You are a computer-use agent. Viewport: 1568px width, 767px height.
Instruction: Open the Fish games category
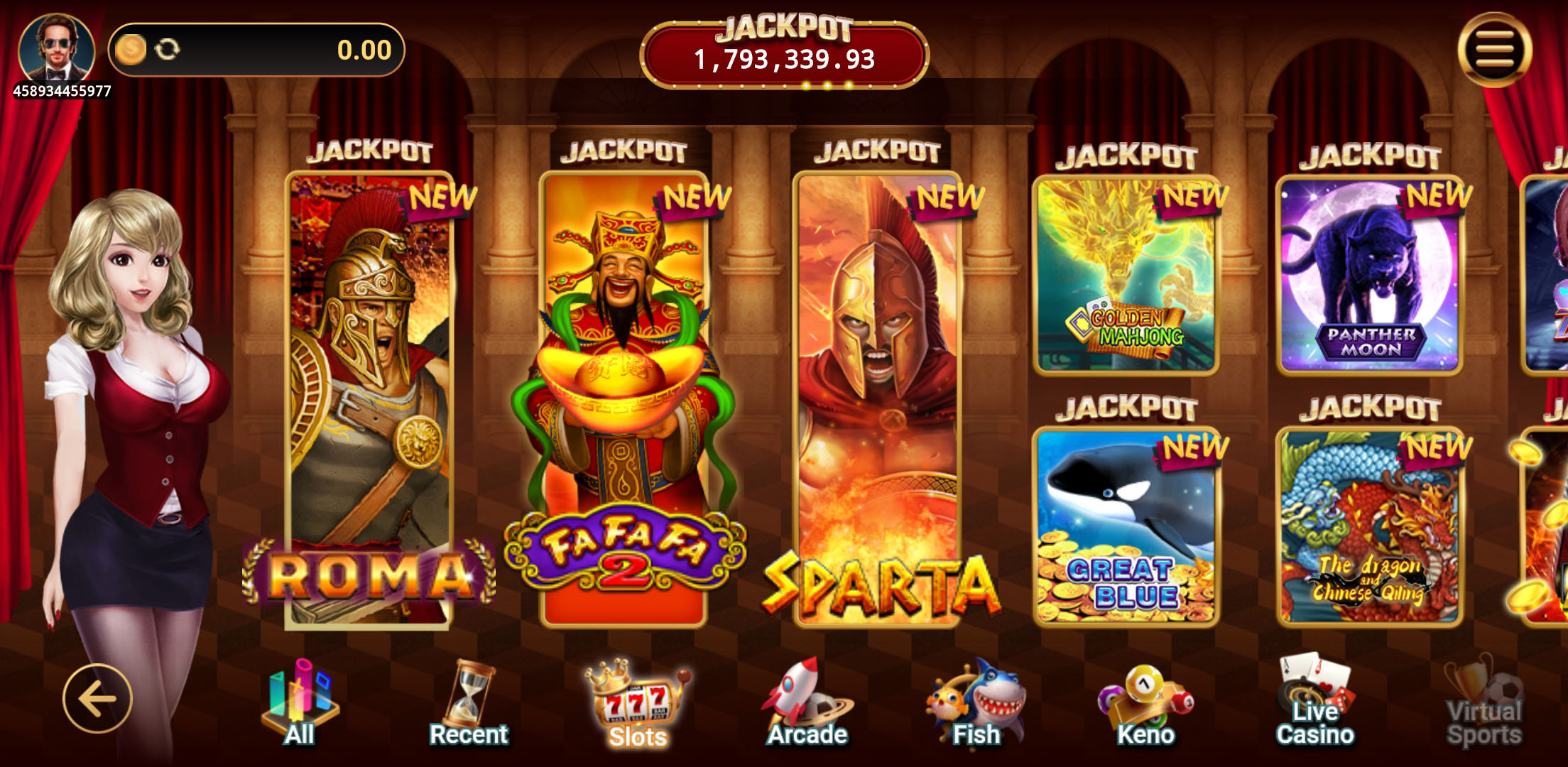point(976,705)
